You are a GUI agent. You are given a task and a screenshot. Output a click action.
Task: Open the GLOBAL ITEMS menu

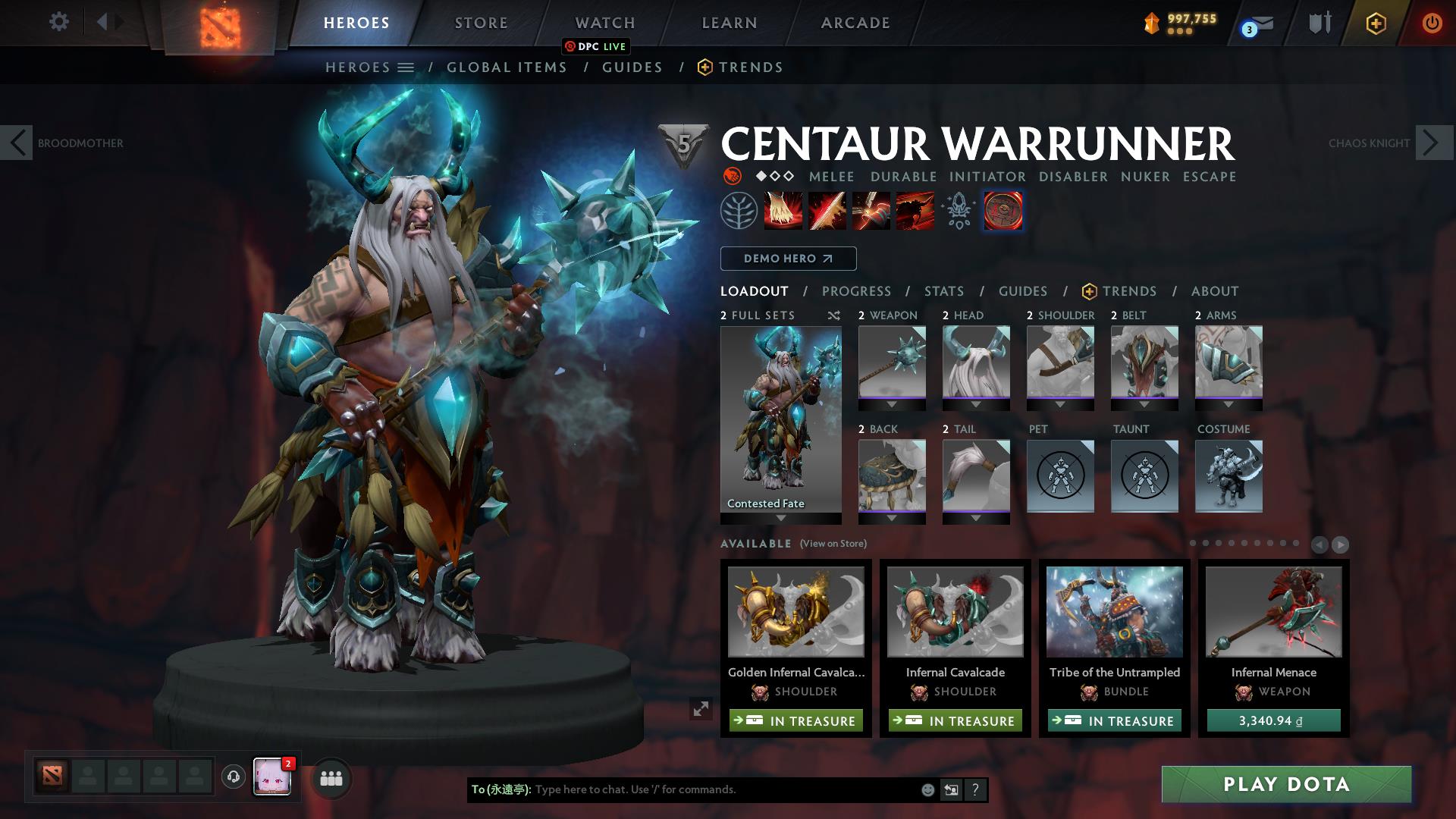pos(507,67)
